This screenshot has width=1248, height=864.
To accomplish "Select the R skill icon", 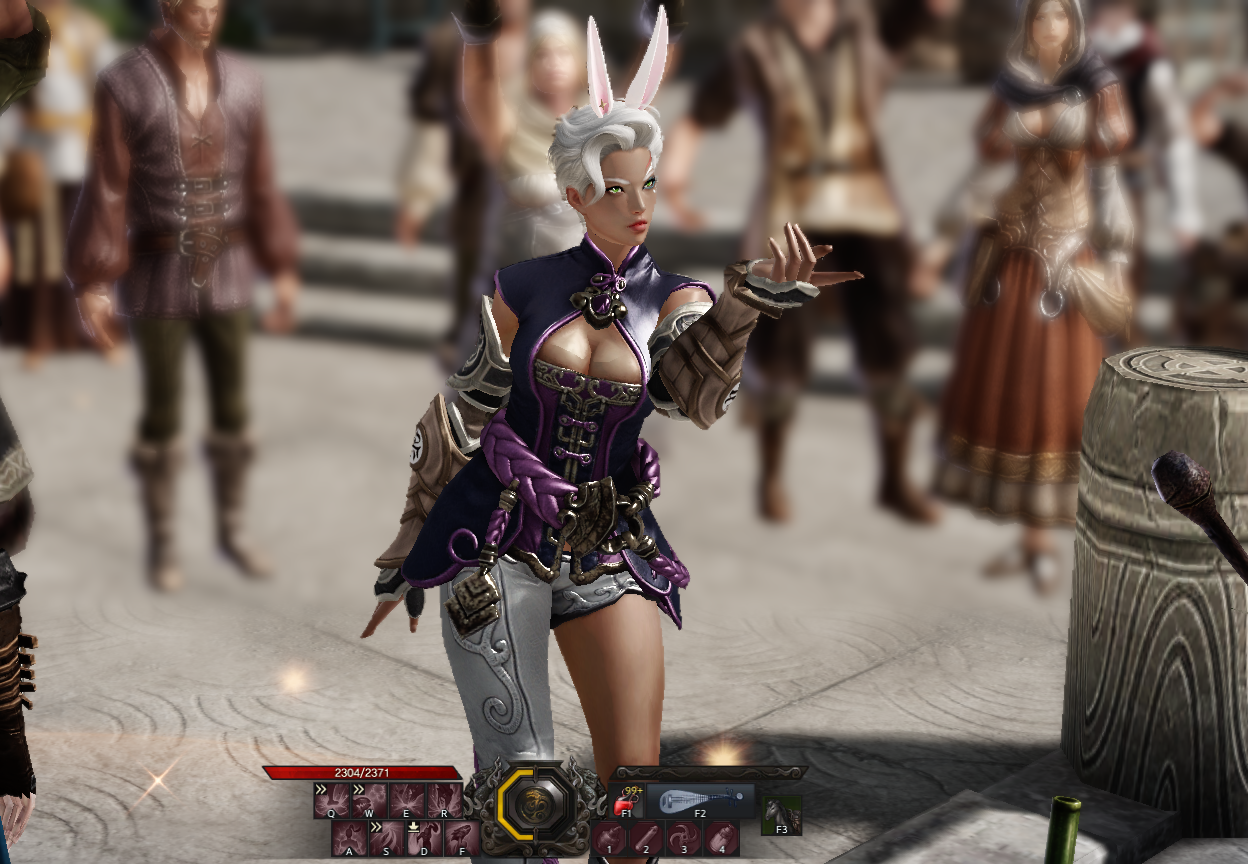I will coord(444,800).
